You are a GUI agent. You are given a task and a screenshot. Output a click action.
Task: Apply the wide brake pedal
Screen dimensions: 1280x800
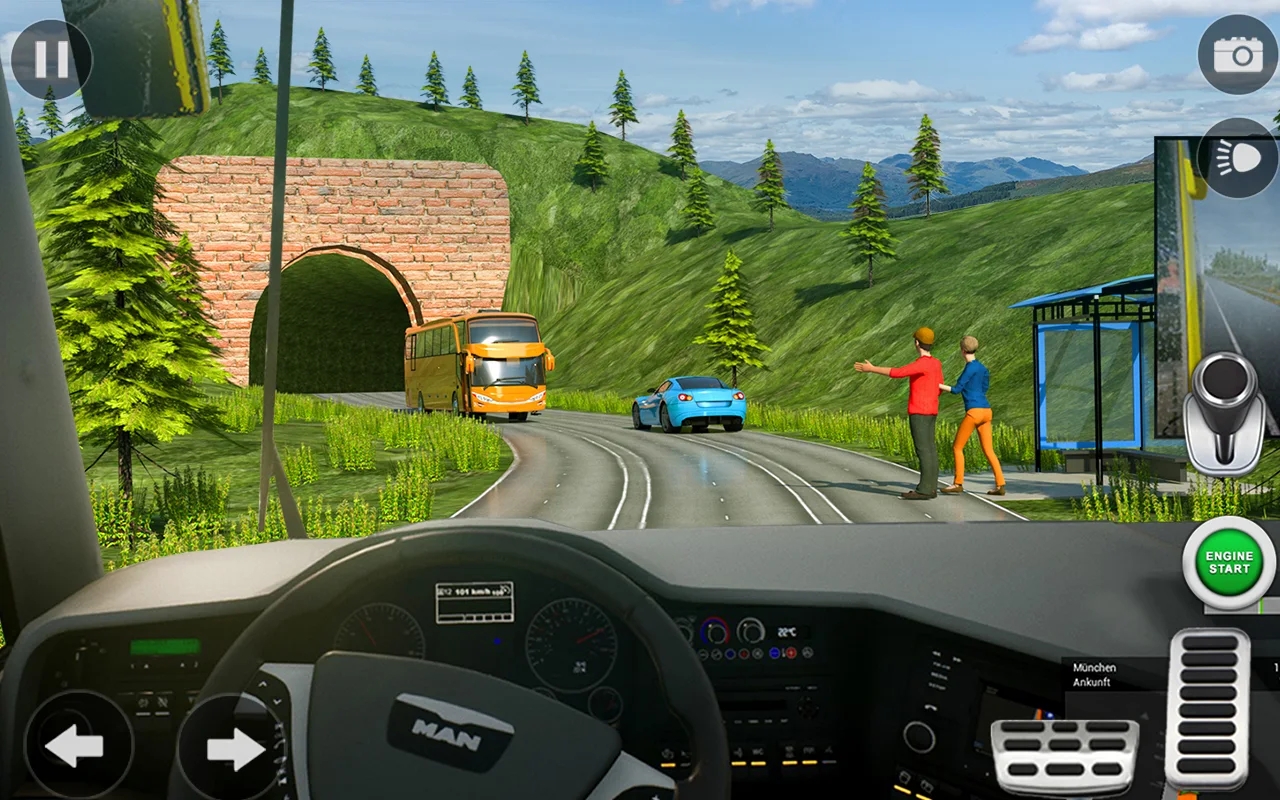click(1064, 757)
